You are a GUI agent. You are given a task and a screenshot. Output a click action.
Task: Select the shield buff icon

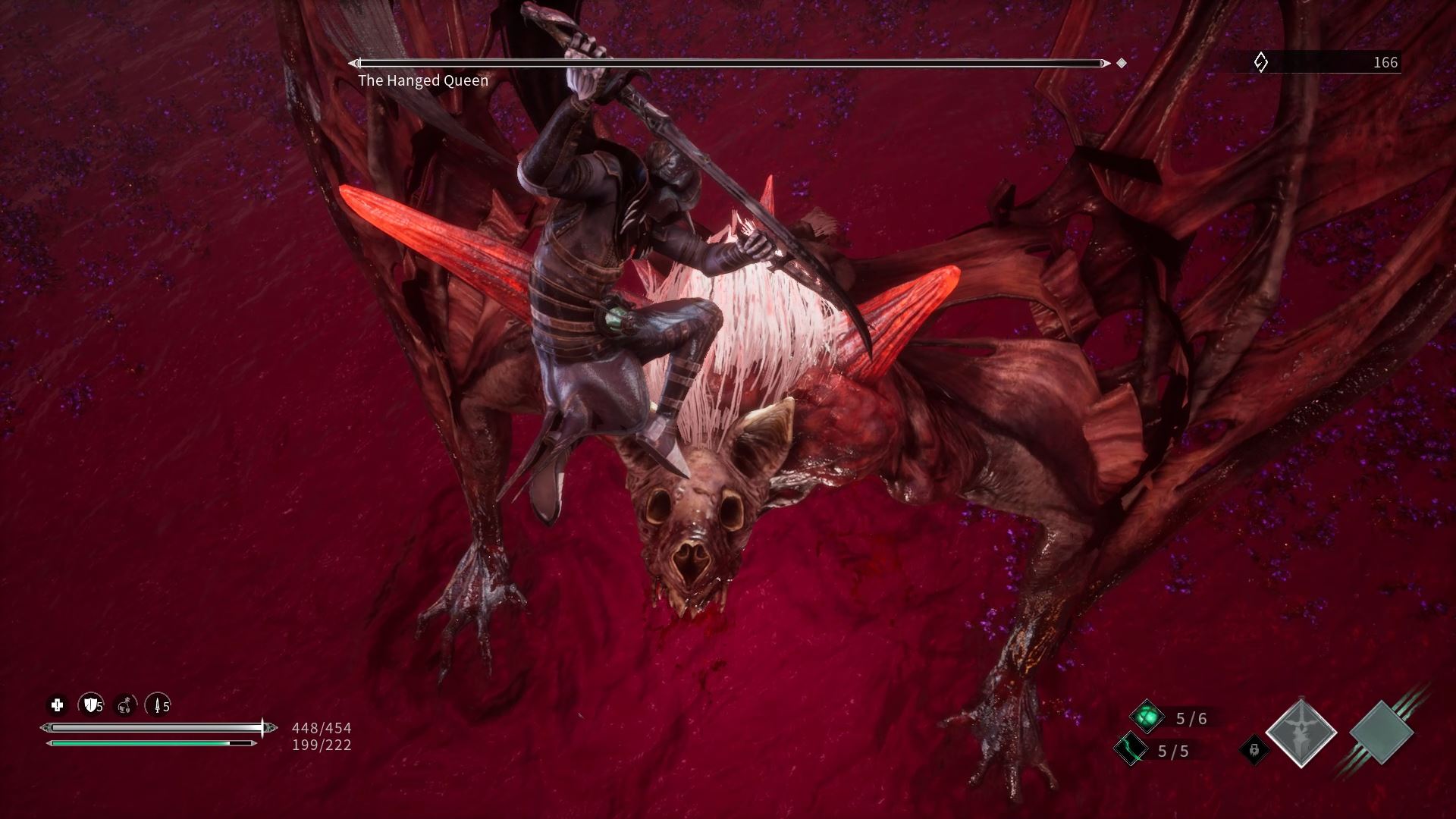pyautogui.click(x=91, y=706)
